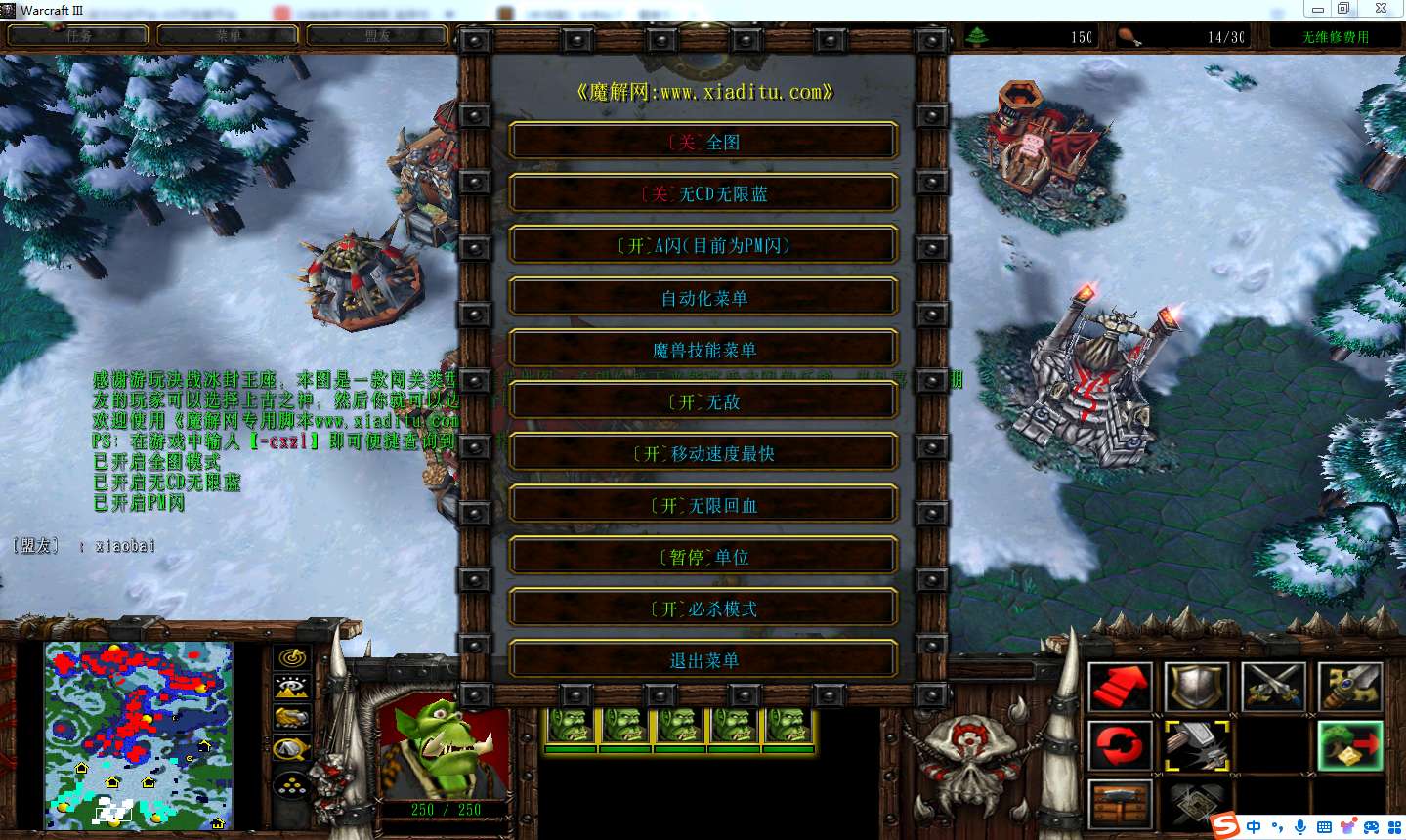This screenshot has width=1406, height=840.
Task: Open the chest Build structure command
Action: click(x=1120, y=804)
